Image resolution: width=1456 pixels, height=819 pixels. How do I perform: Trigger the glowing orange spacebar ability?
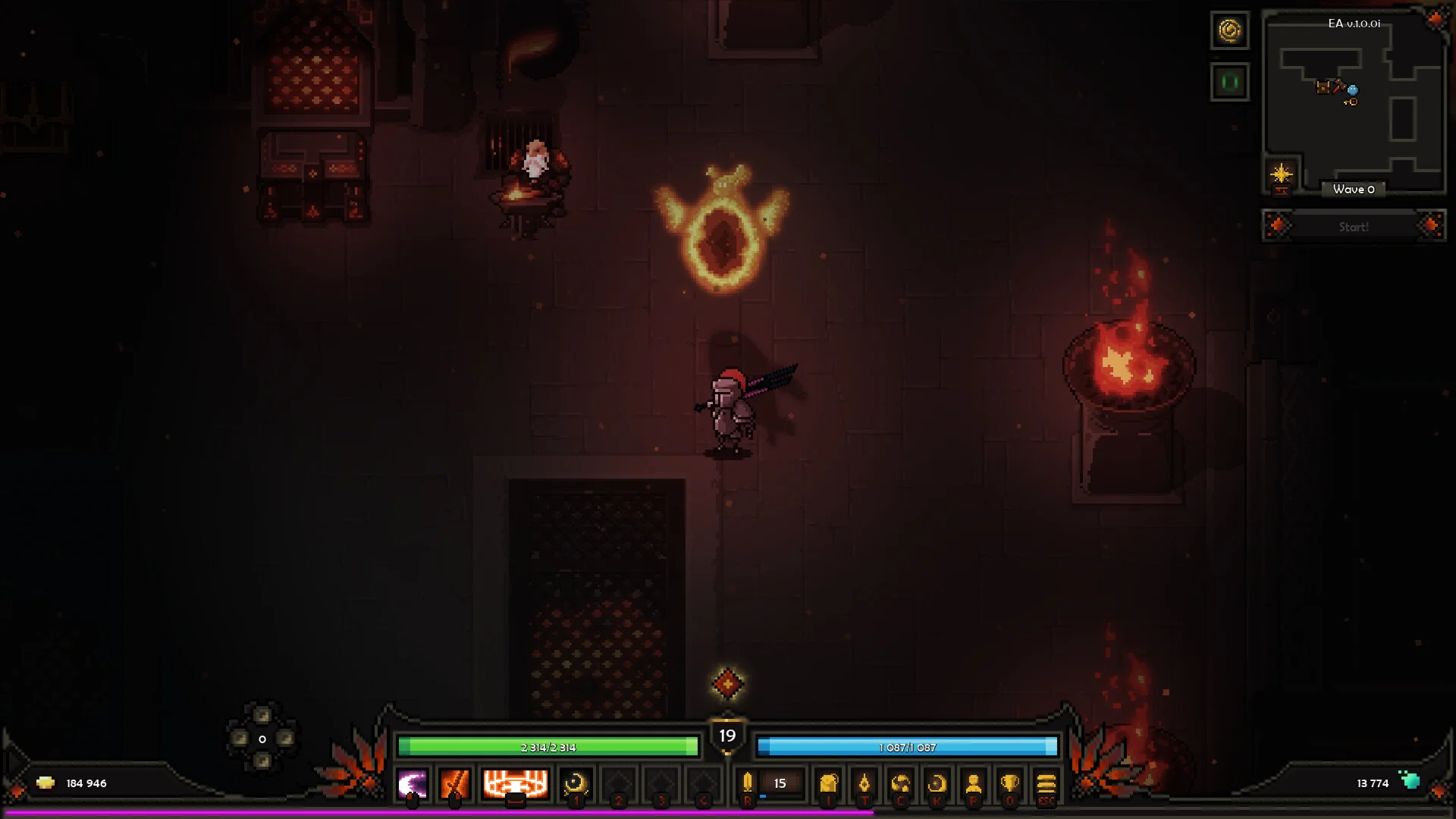click(516, 784)
